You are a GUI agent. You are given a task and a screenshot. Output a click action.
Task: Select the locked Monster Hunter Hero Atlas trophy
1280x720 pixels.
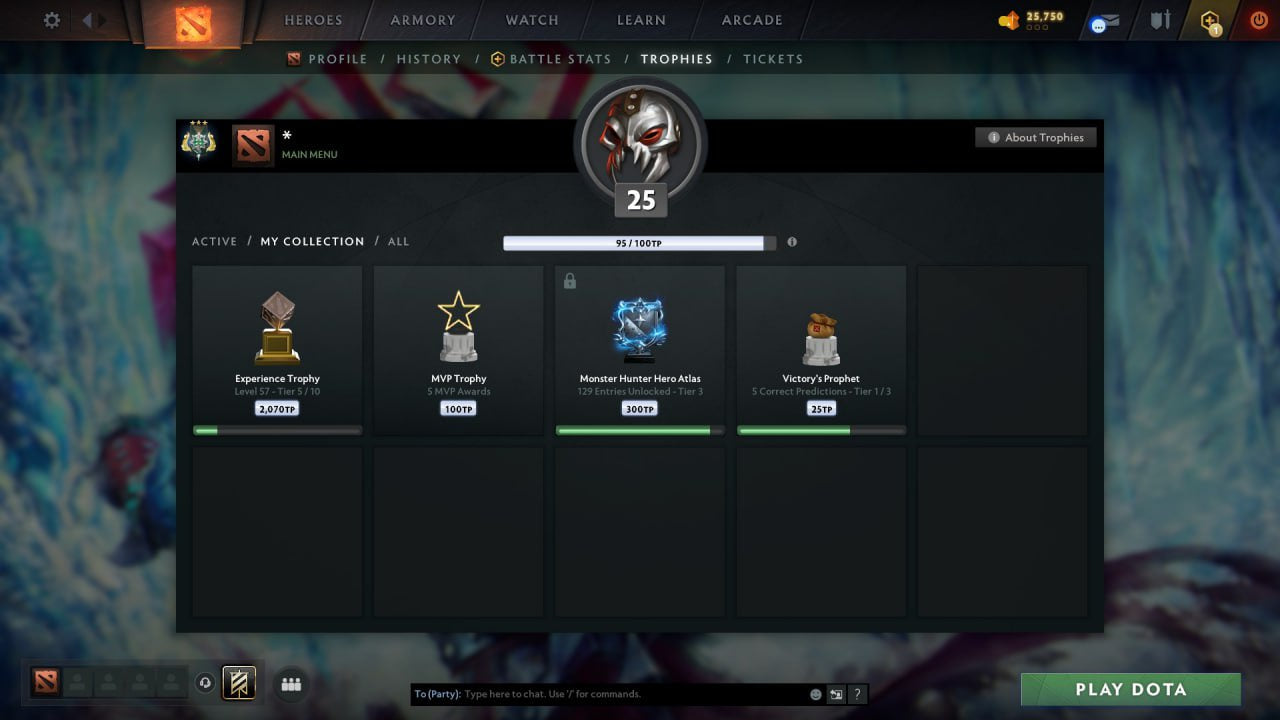(x=640, y=345)
